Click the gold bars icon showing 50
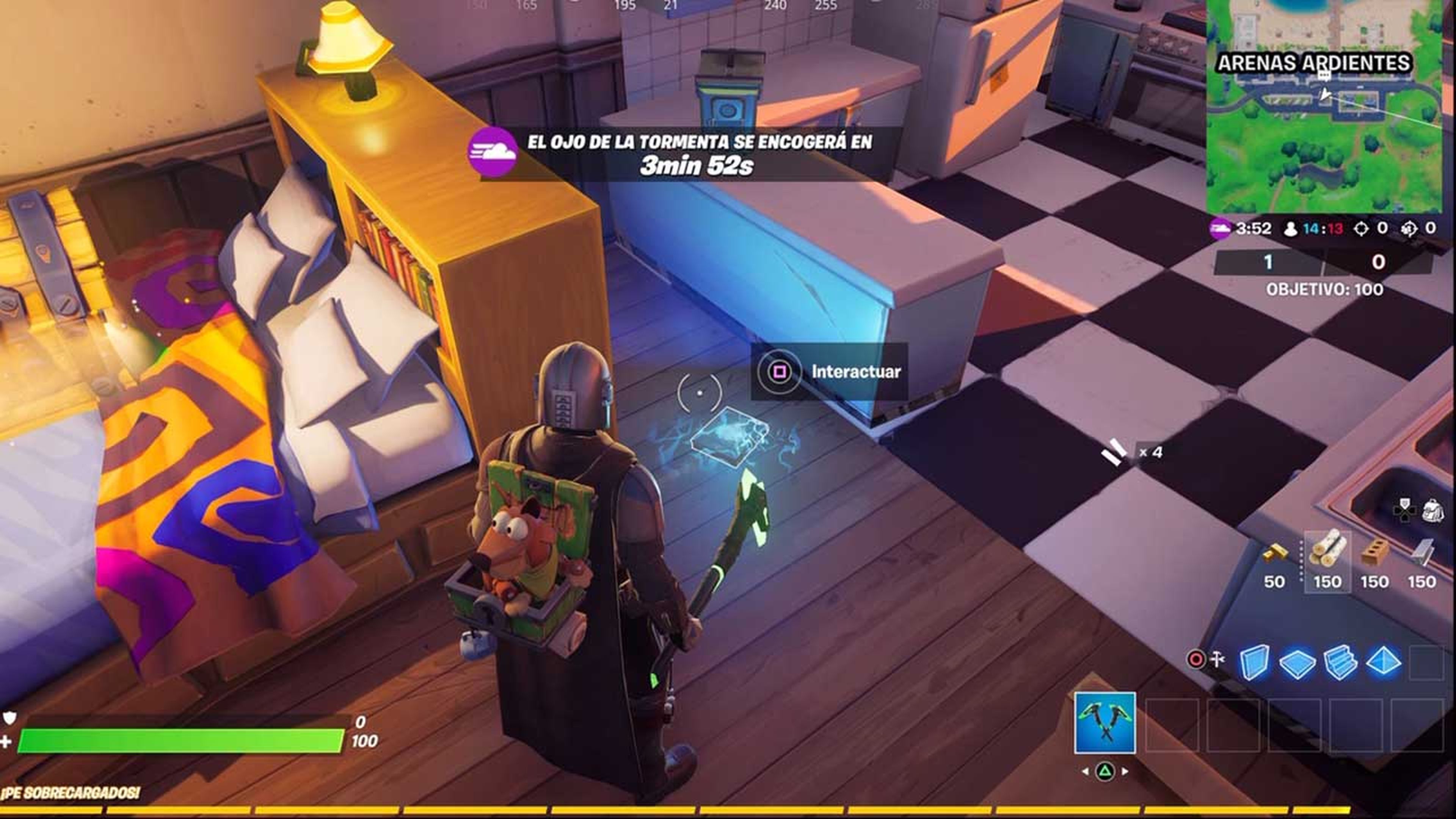1456x819 pixels. point(1276,553)
